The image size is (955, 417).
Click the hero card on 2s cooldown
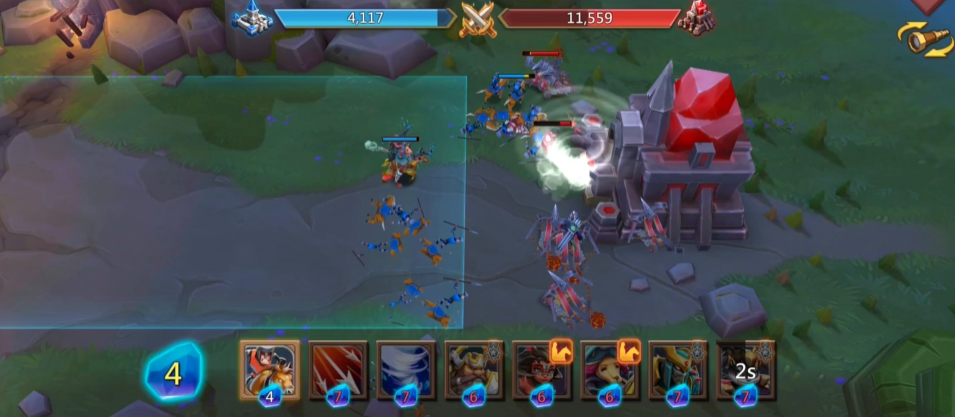pyautogui.click(x=745, y=369)
